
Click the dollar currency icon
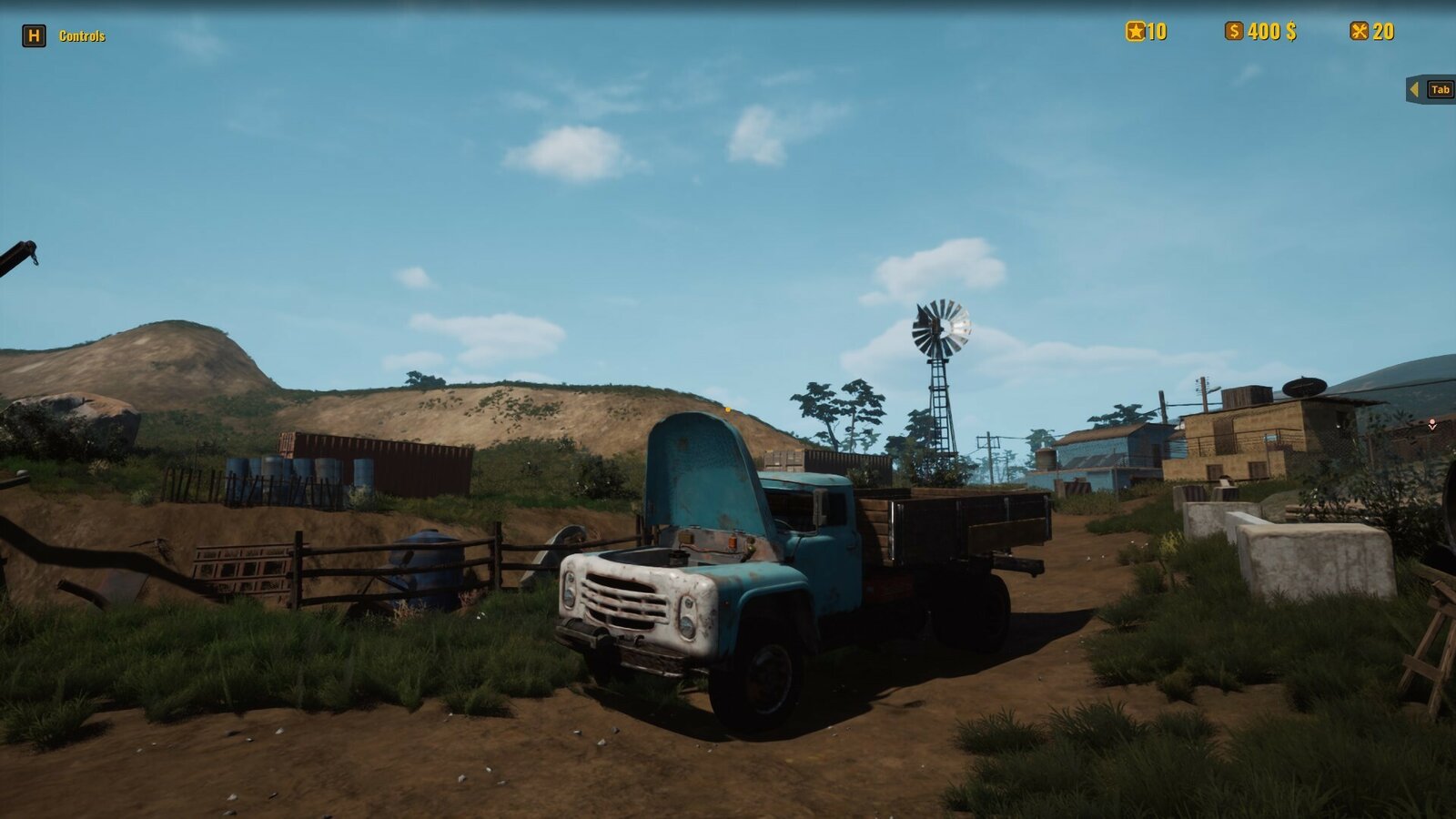1234,30
